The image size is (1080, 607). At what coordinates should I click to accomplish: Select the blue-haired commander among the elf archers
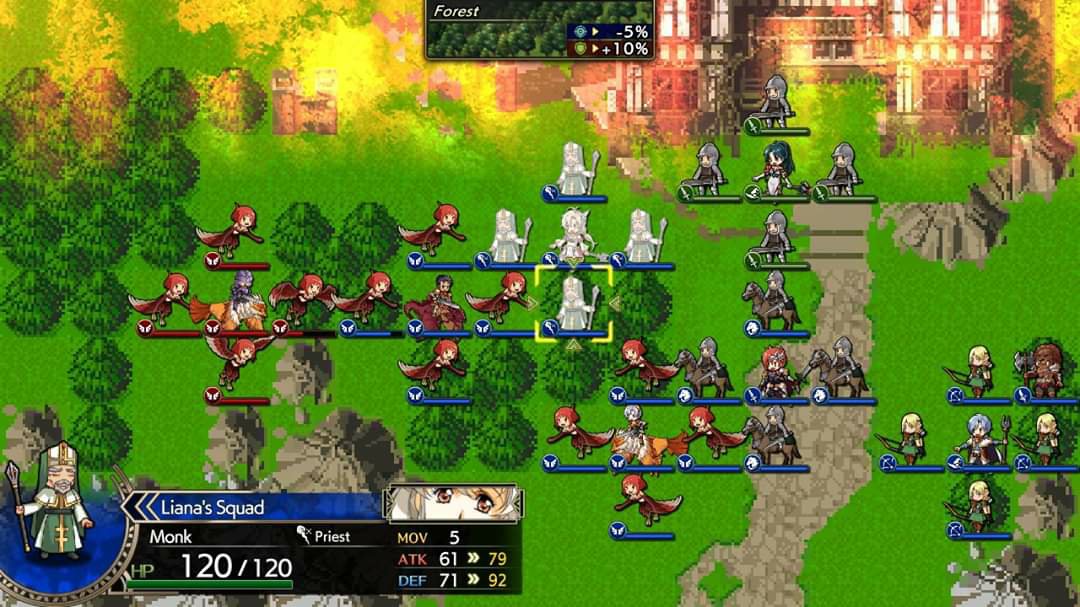tap(978, 438)
